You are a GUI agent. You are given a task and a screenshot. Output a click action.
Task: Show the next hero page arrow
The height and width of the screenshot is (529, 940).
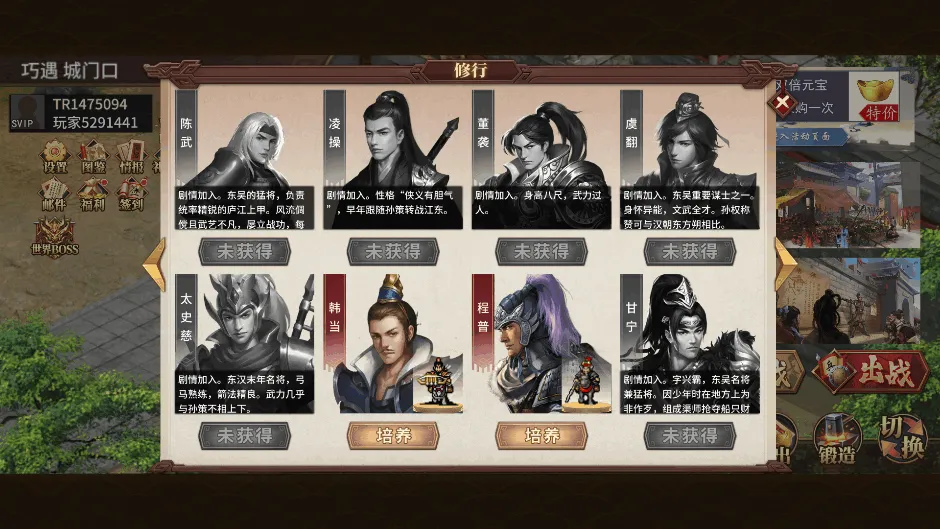pyautogui.click(x=787, y=264)
